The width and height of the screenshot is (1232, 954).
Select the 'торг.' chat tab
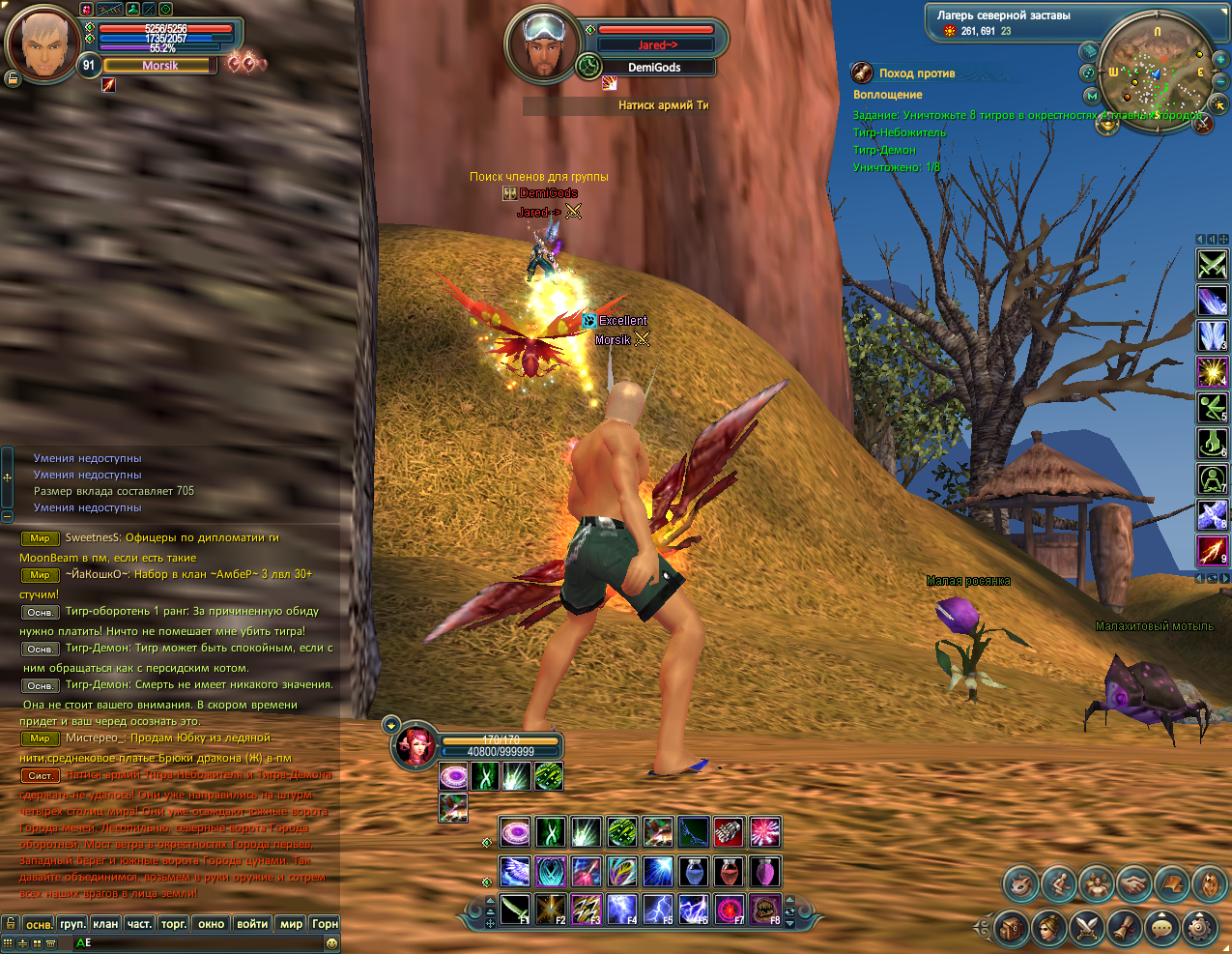click(x=174, y=924)
